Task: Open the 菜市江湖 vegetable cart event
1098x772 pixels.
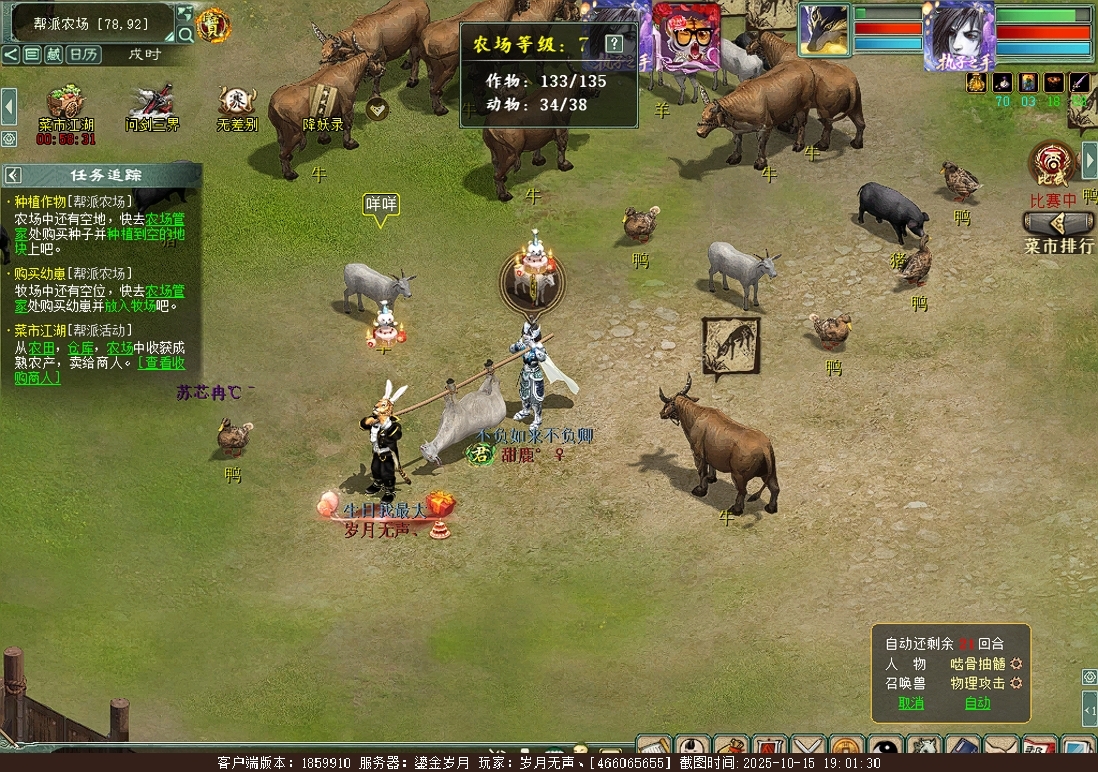Action: [66, 104]
